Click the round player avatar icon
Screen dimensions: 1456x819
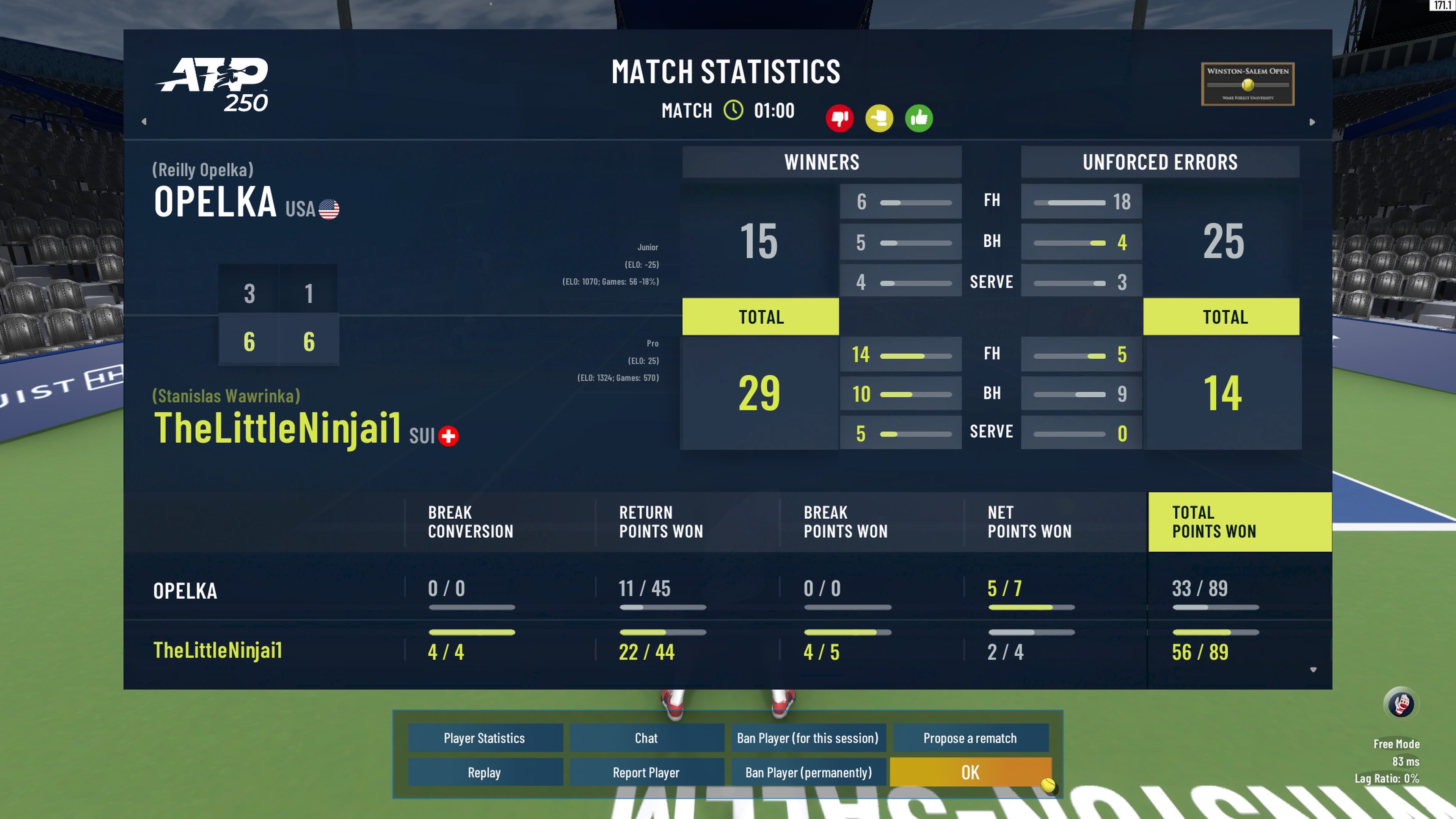pos(1401,704)
